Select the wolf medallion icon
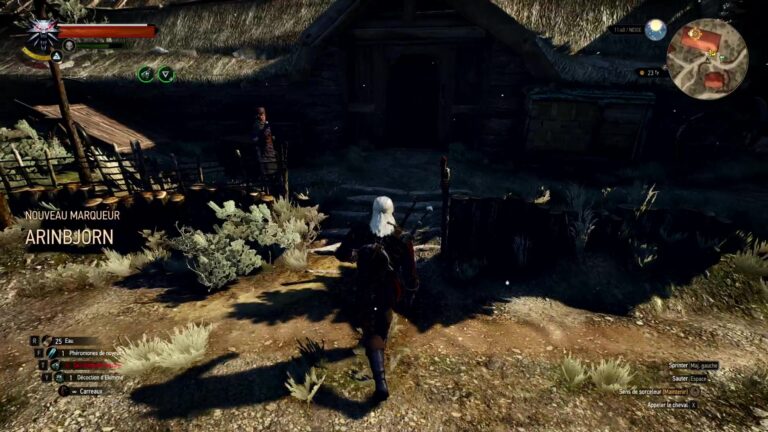Image resolution: width=768 pixels, height=432 pixels. (42, 30)
